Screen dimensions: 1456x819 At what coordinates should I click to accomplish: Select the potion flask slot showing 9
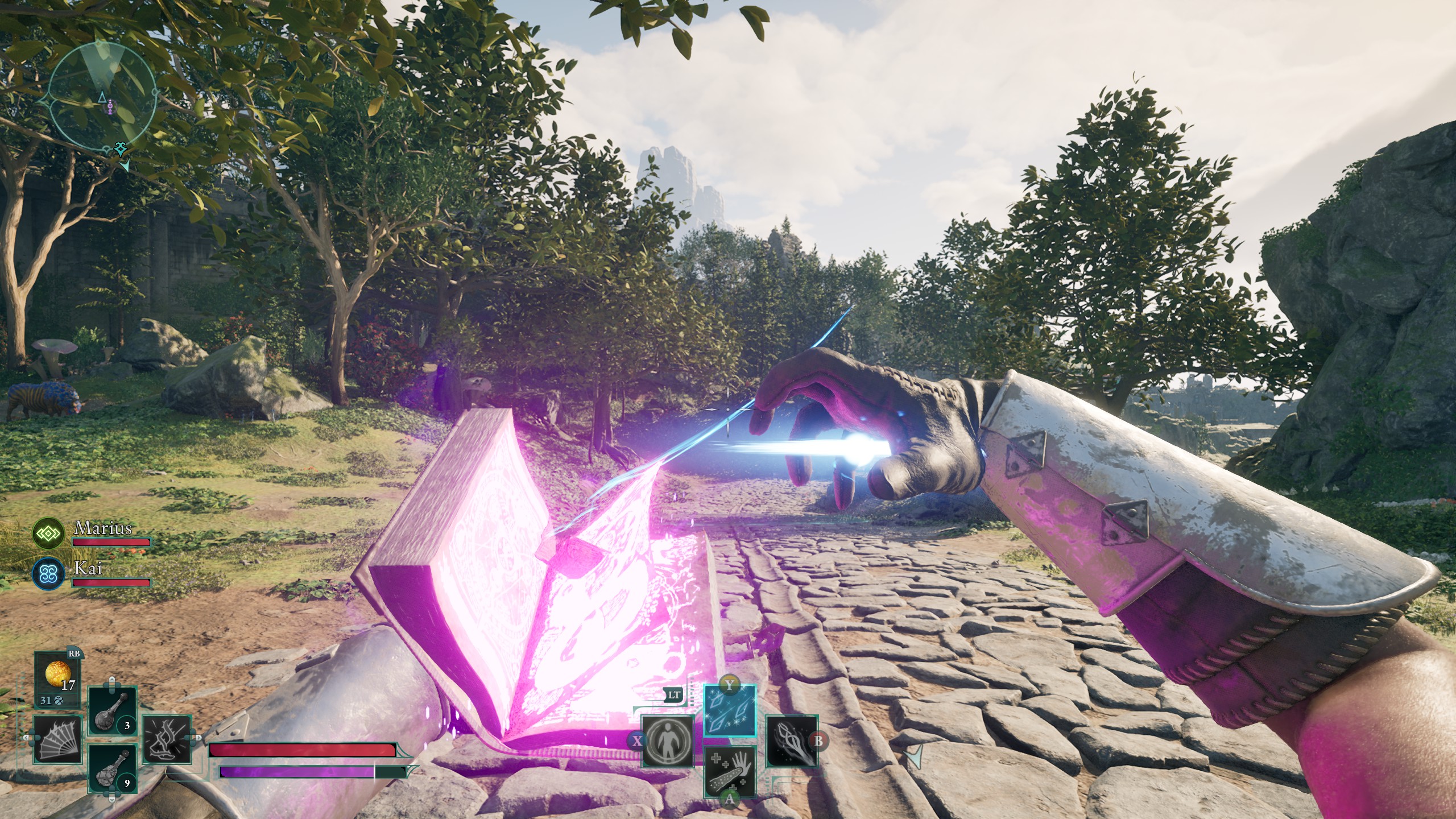(x=113, y=769)
